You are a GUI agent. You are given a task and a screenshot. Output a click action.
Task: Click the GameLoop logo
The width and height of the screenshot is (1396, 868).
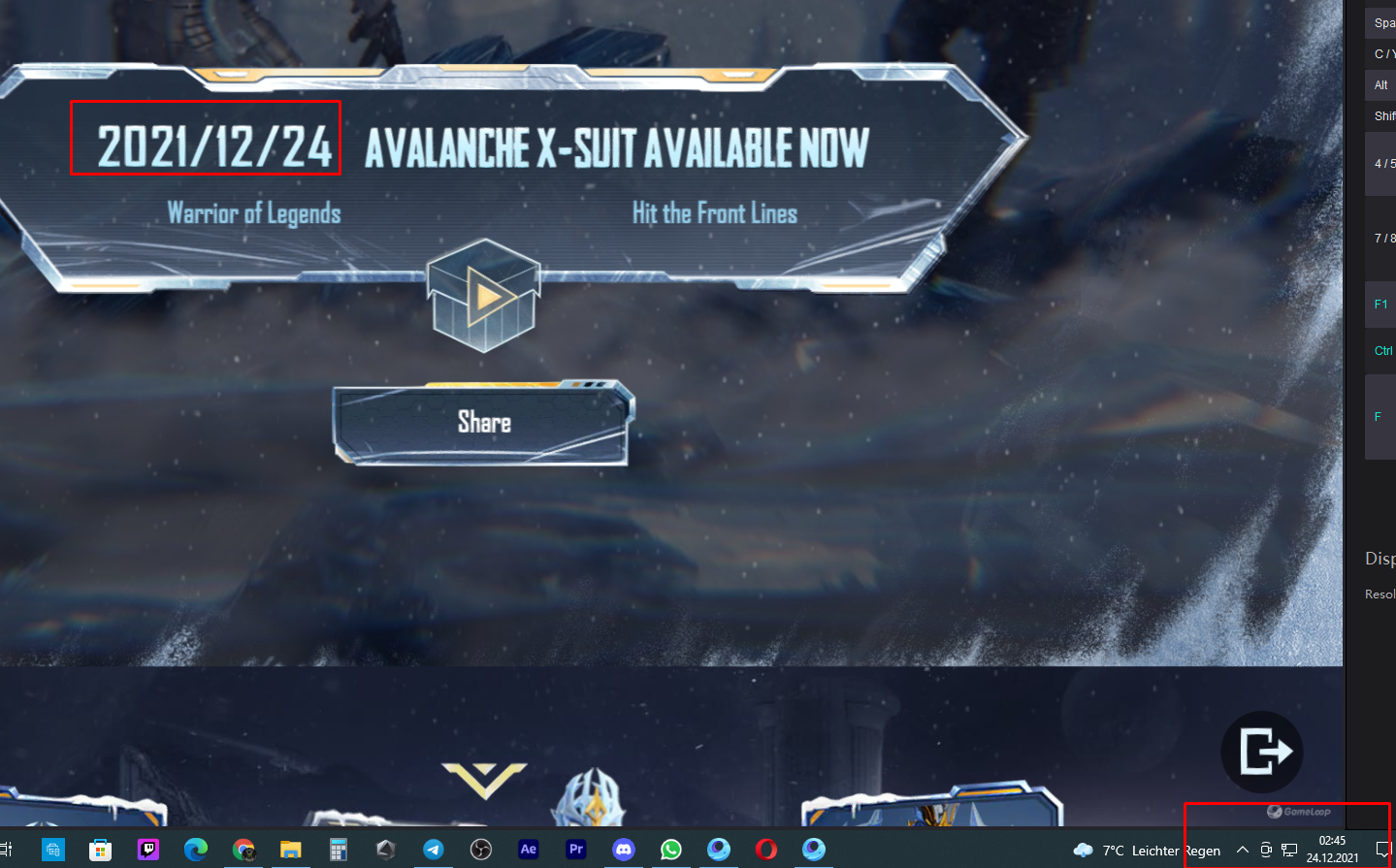(x=1300, y=813)
